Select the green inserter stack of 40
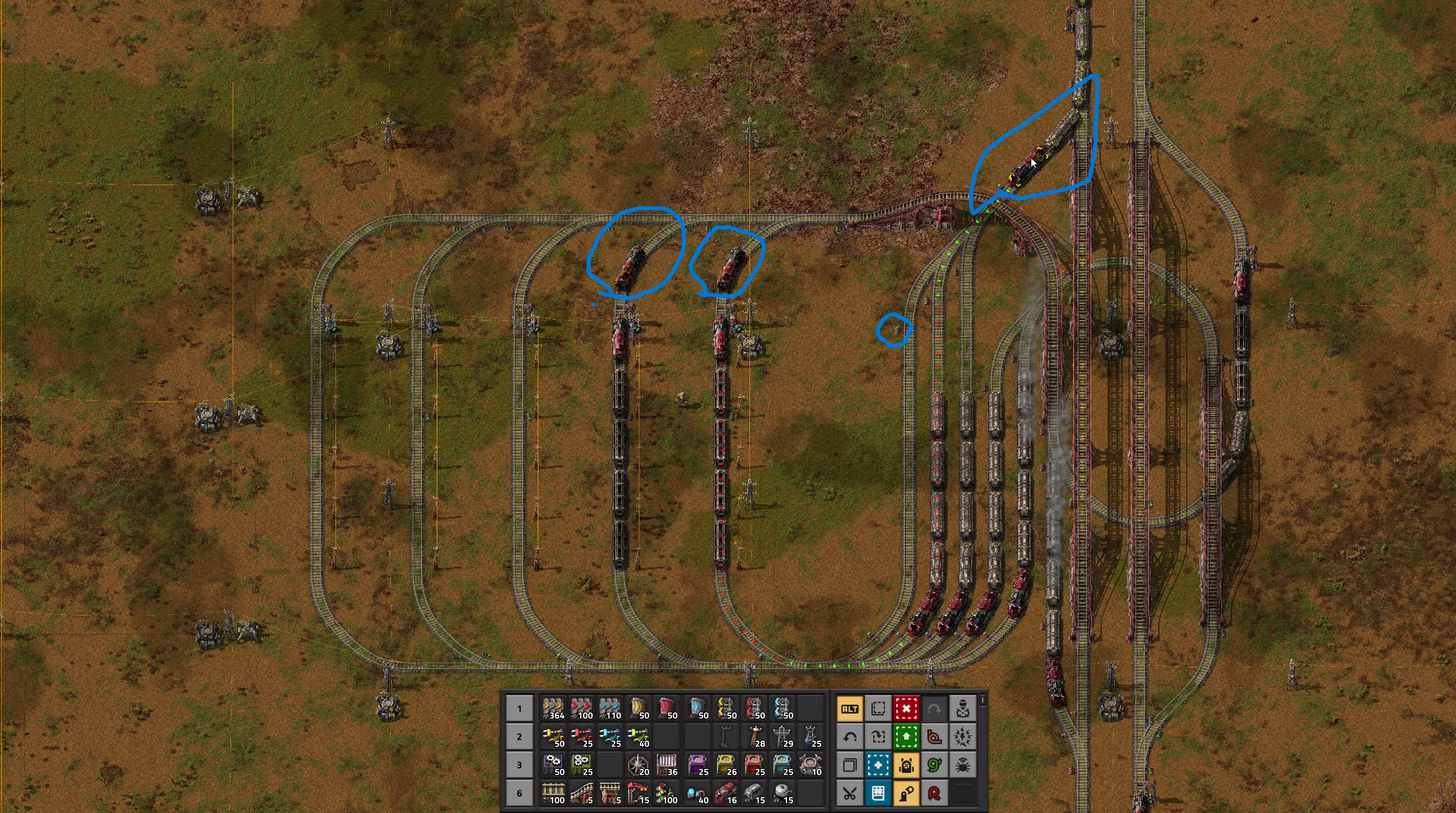 pos(638,737)
